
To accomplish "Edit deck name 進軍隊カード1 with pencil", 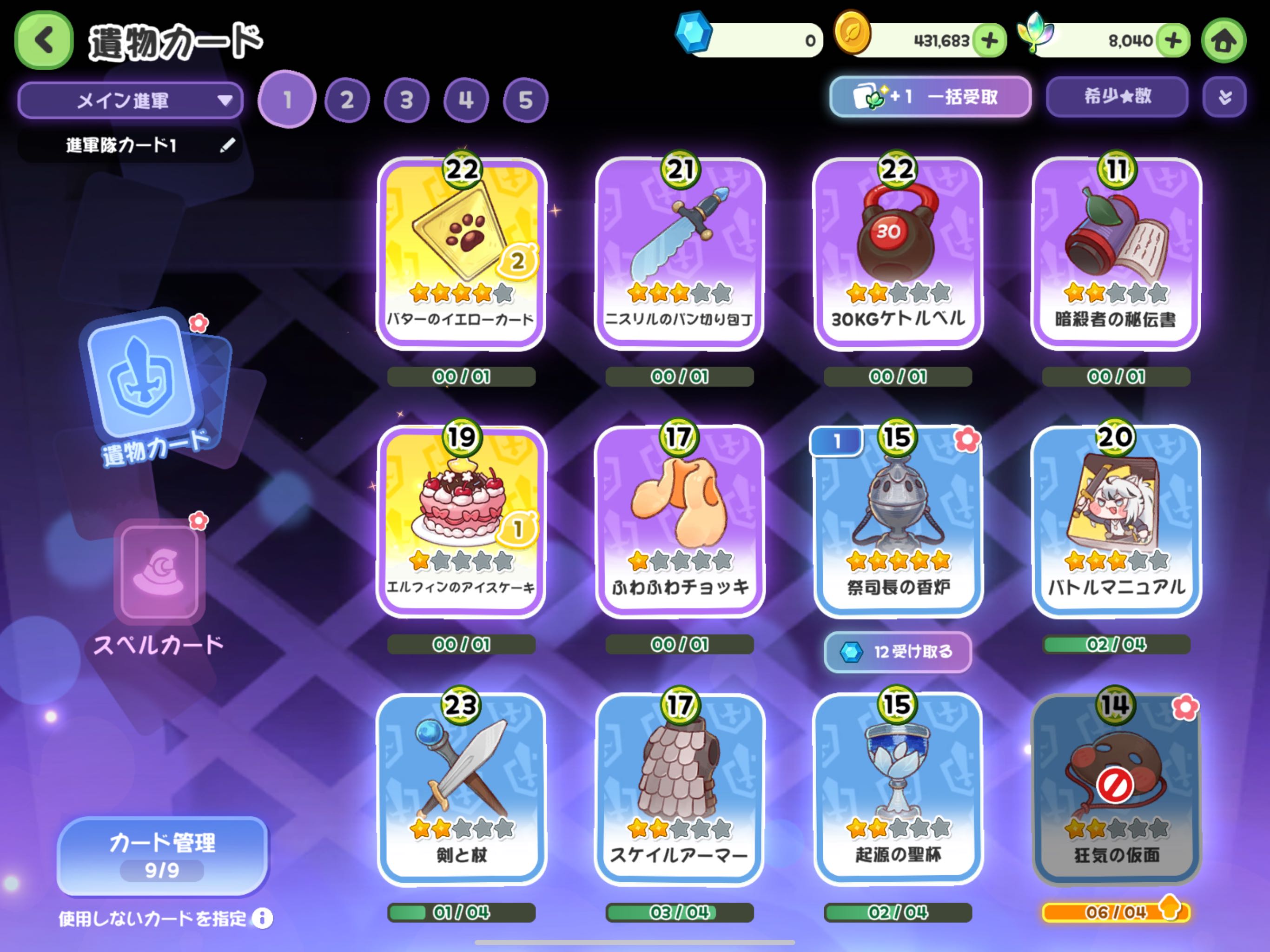I will tap(227, 145).
